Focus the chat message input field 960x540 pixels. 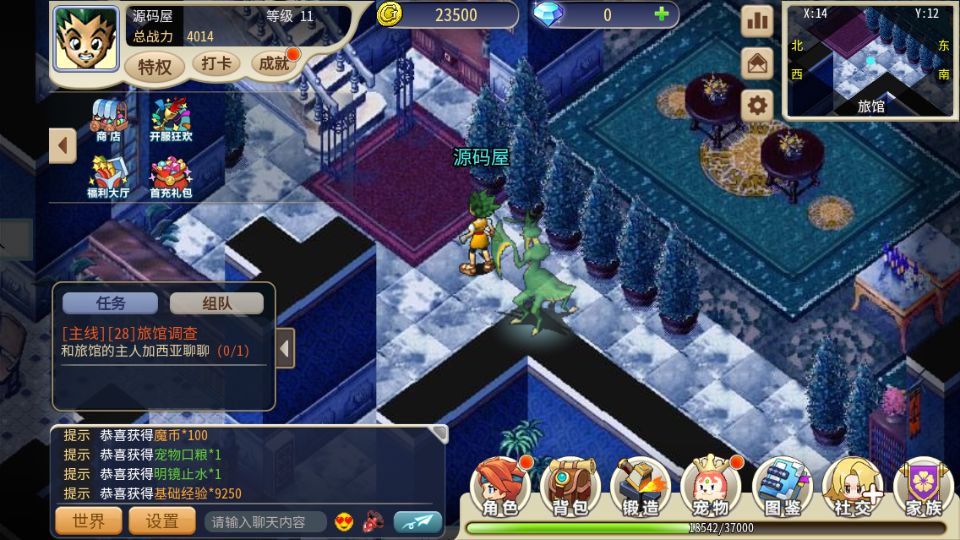[x=265, y=522]
